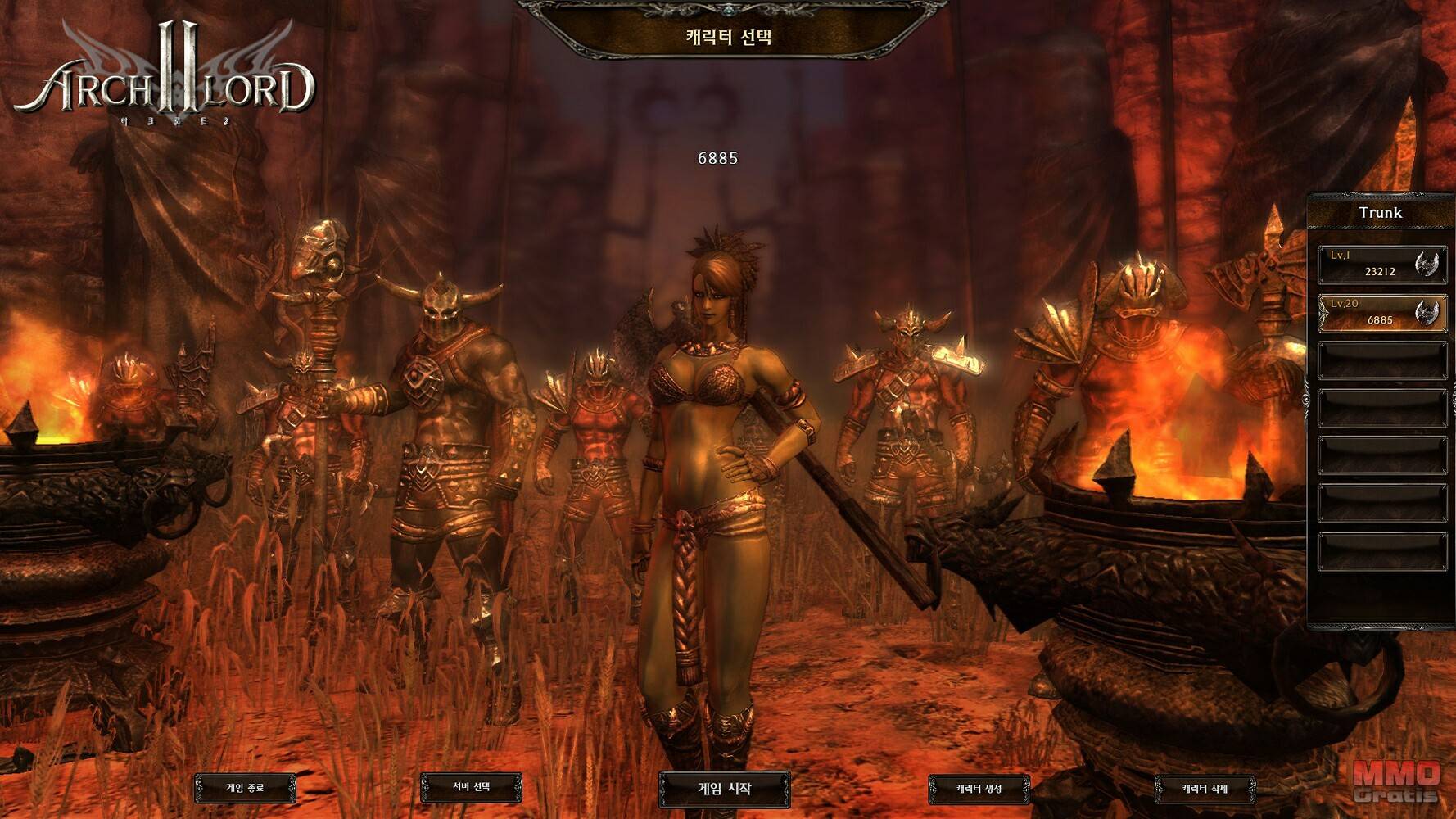Image resolution: width=1456 pixels, height=819 pixels.
Task: Click the 게임 시작 start game button
Action: pyautogui.click(x=725, y=789)
